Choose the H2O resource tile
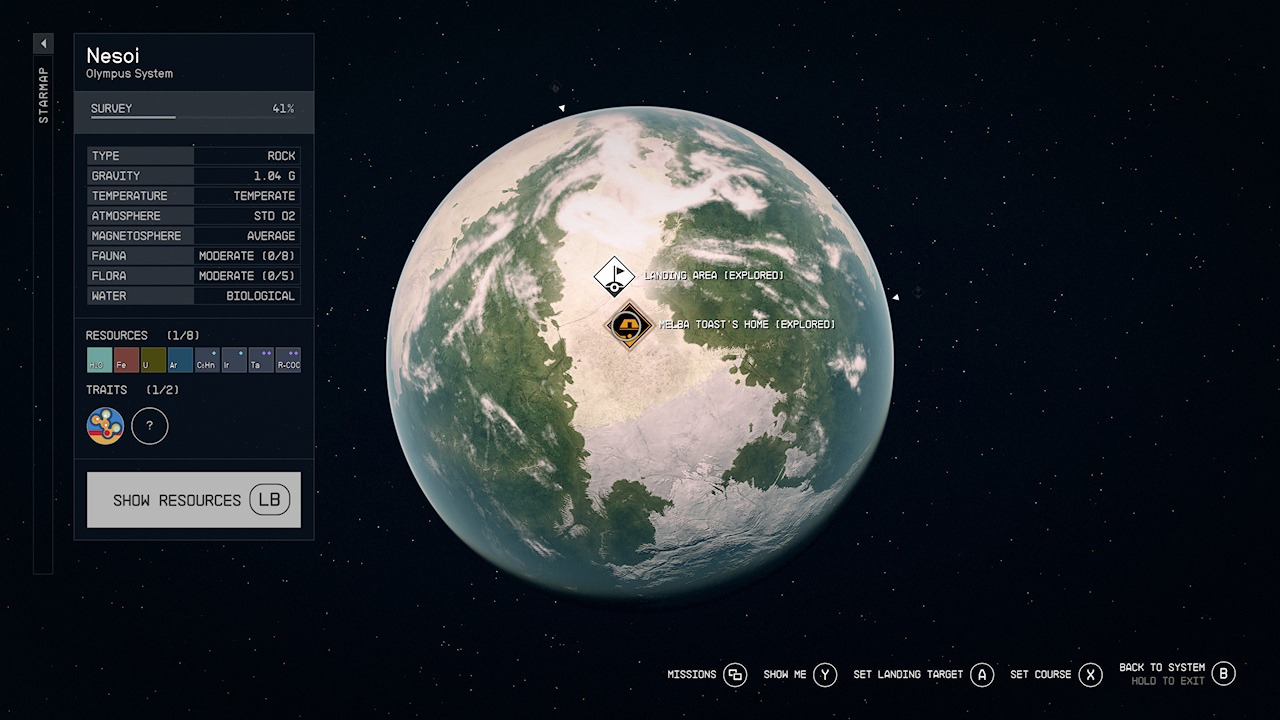The image size is (1280, 720). 99,360
